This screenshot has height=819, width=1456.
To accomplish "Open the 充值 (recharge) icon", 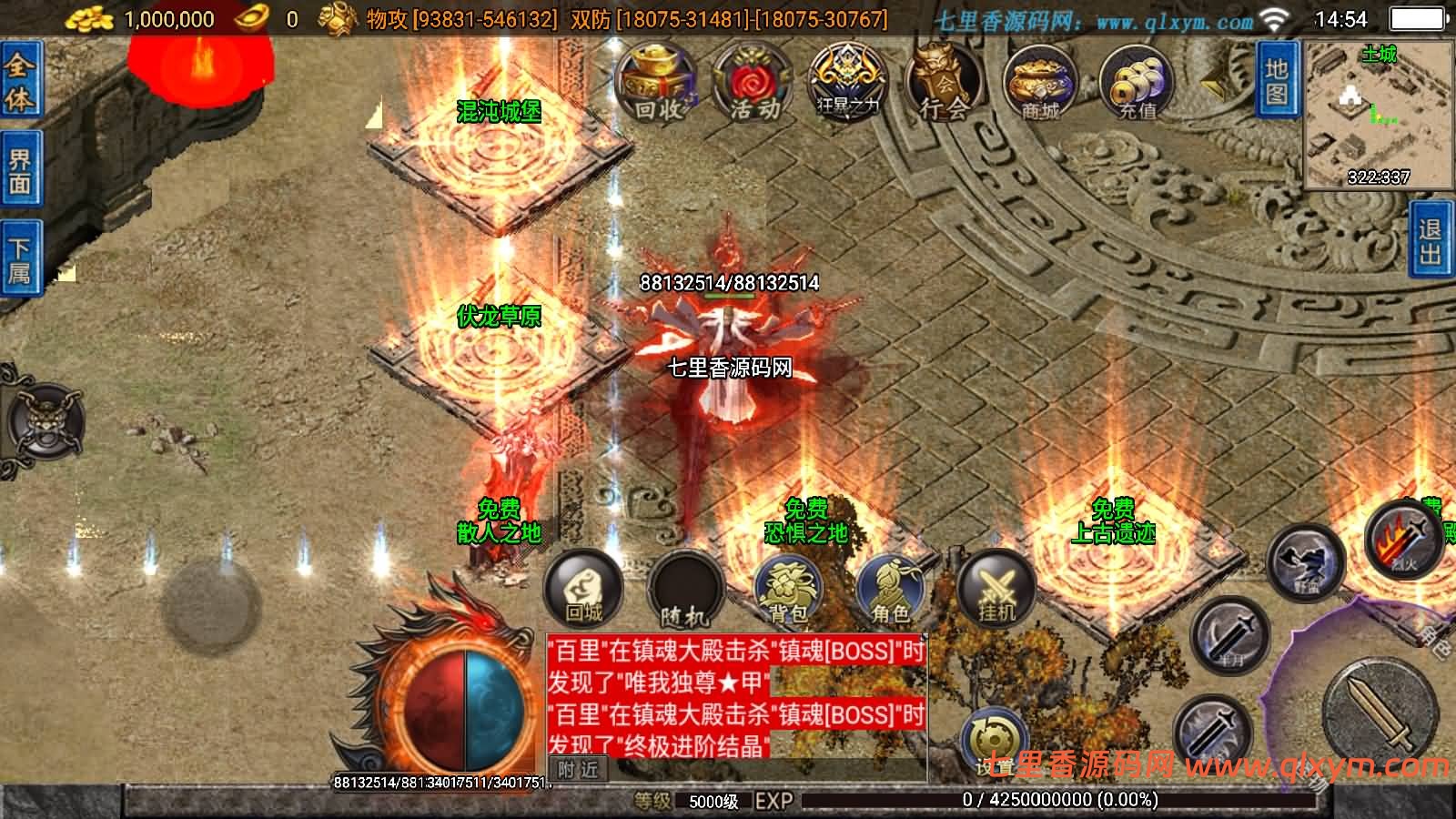I will point(1136,82).
